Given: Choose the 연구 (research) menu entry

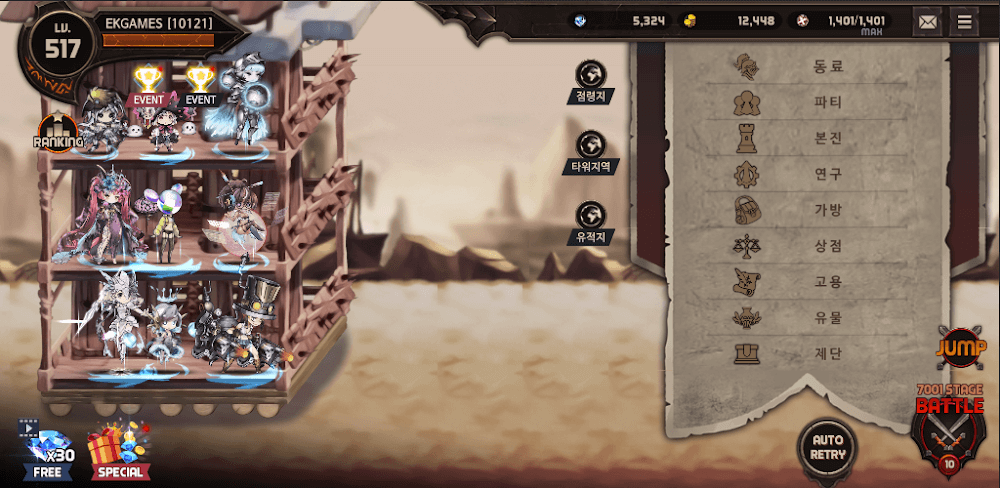Looking at the screenshot, I should [x=790, y=175].
